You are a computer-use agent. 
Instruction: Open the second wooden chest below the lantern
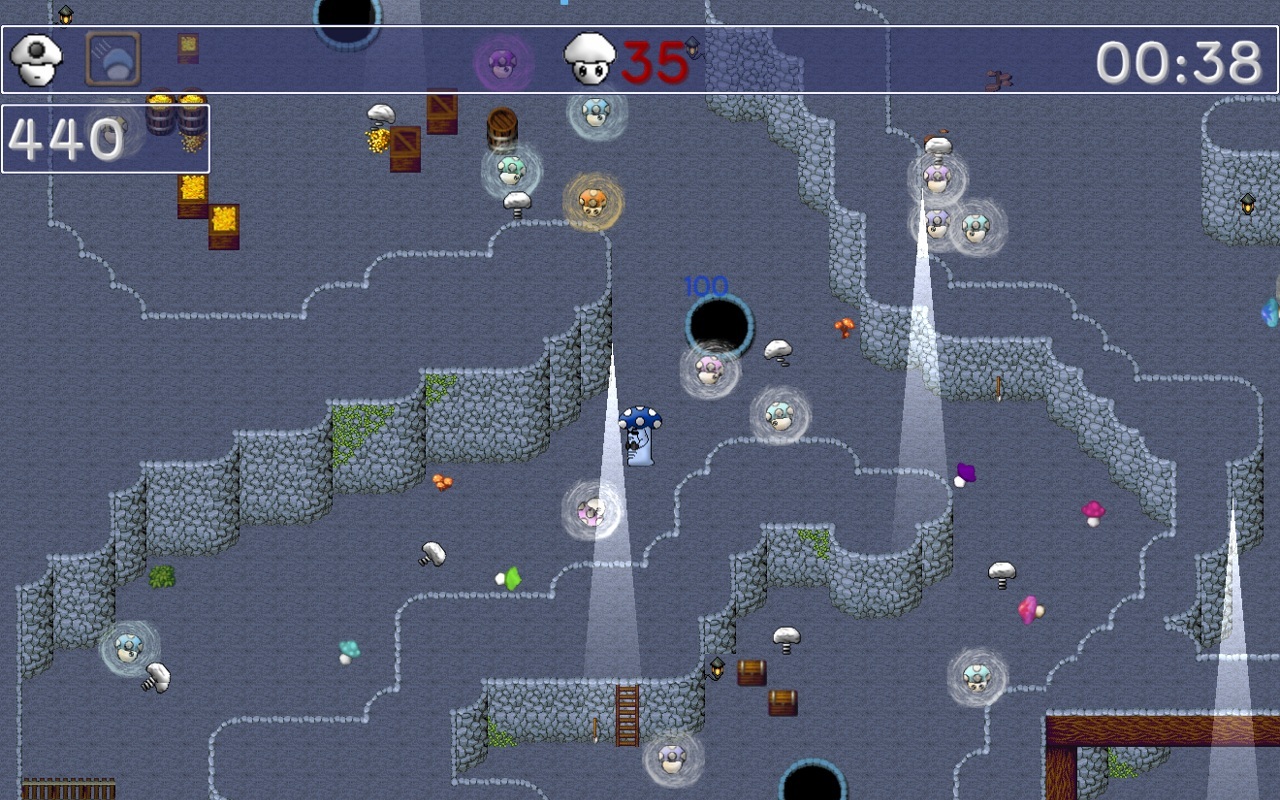(782, 700)
